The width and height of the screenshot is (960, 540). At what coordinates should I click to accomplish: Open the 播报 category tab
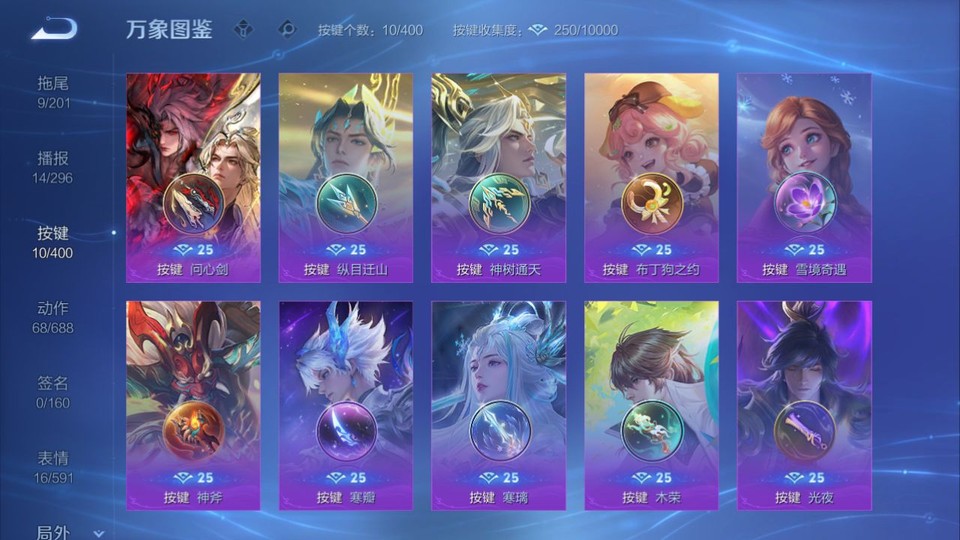pyautogui.click(x=54, y=167)
